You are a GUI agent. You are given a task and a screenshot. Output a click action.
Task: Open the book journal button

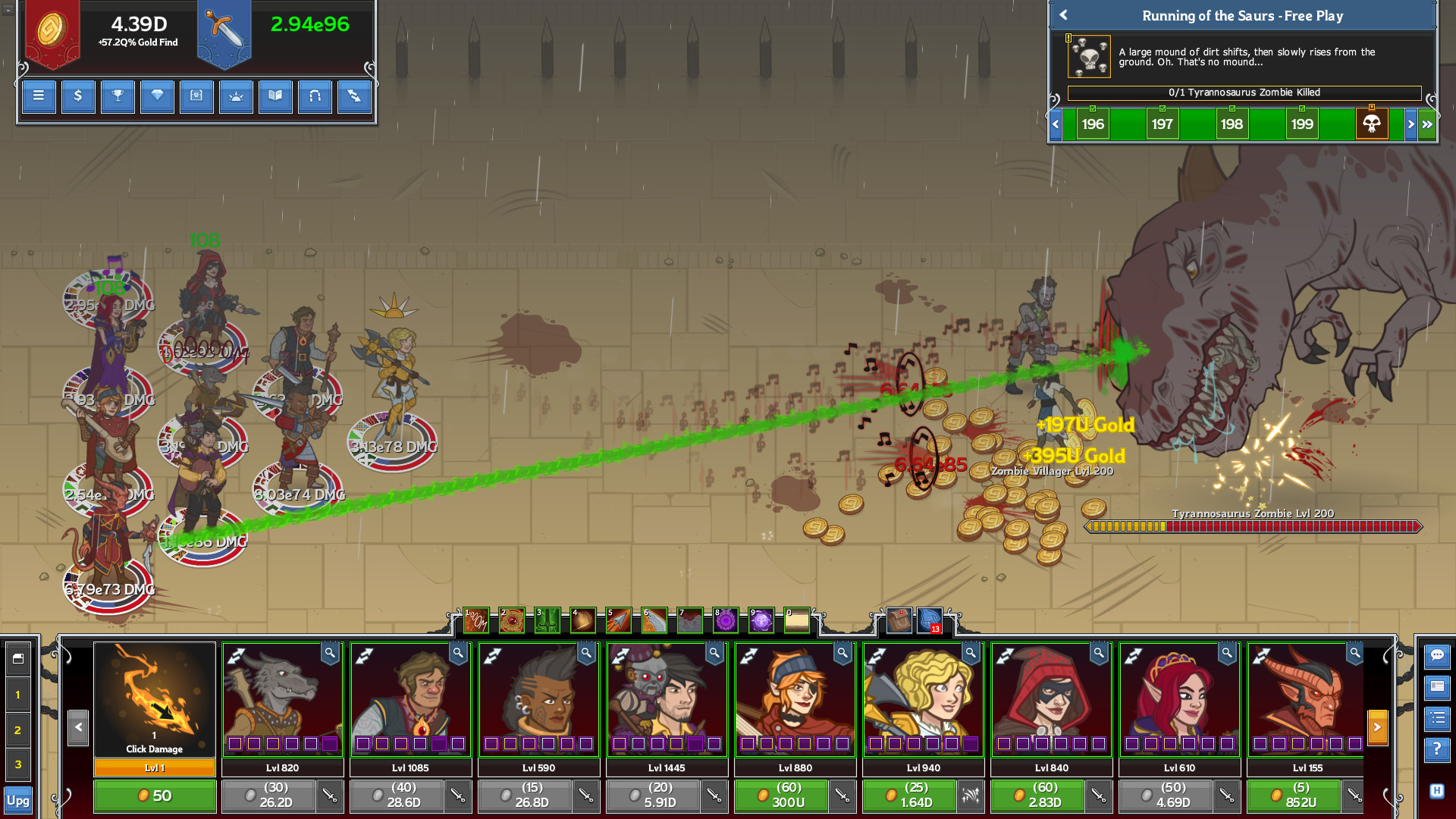pyautogui.click(x=275, y=96)
